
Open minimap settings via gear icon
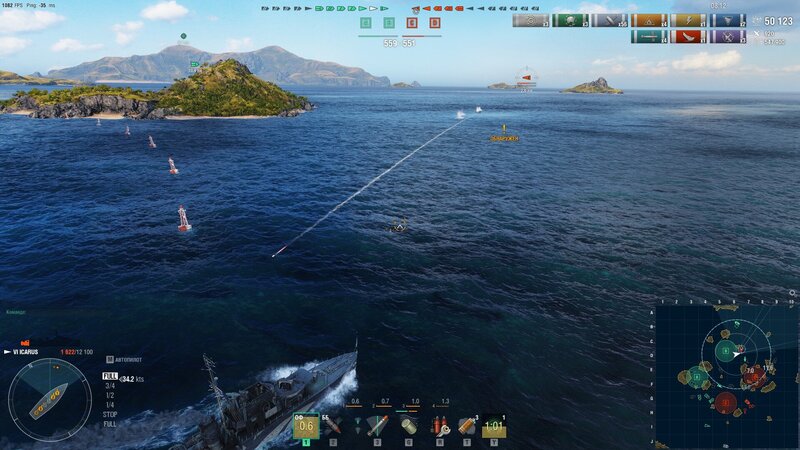pyautogui.click(x=792, y=292)
